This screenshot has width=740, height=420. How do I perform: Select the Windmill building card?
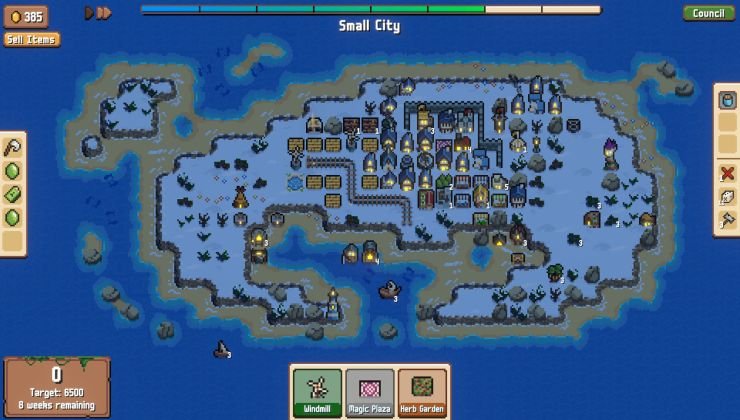(317, 392)
